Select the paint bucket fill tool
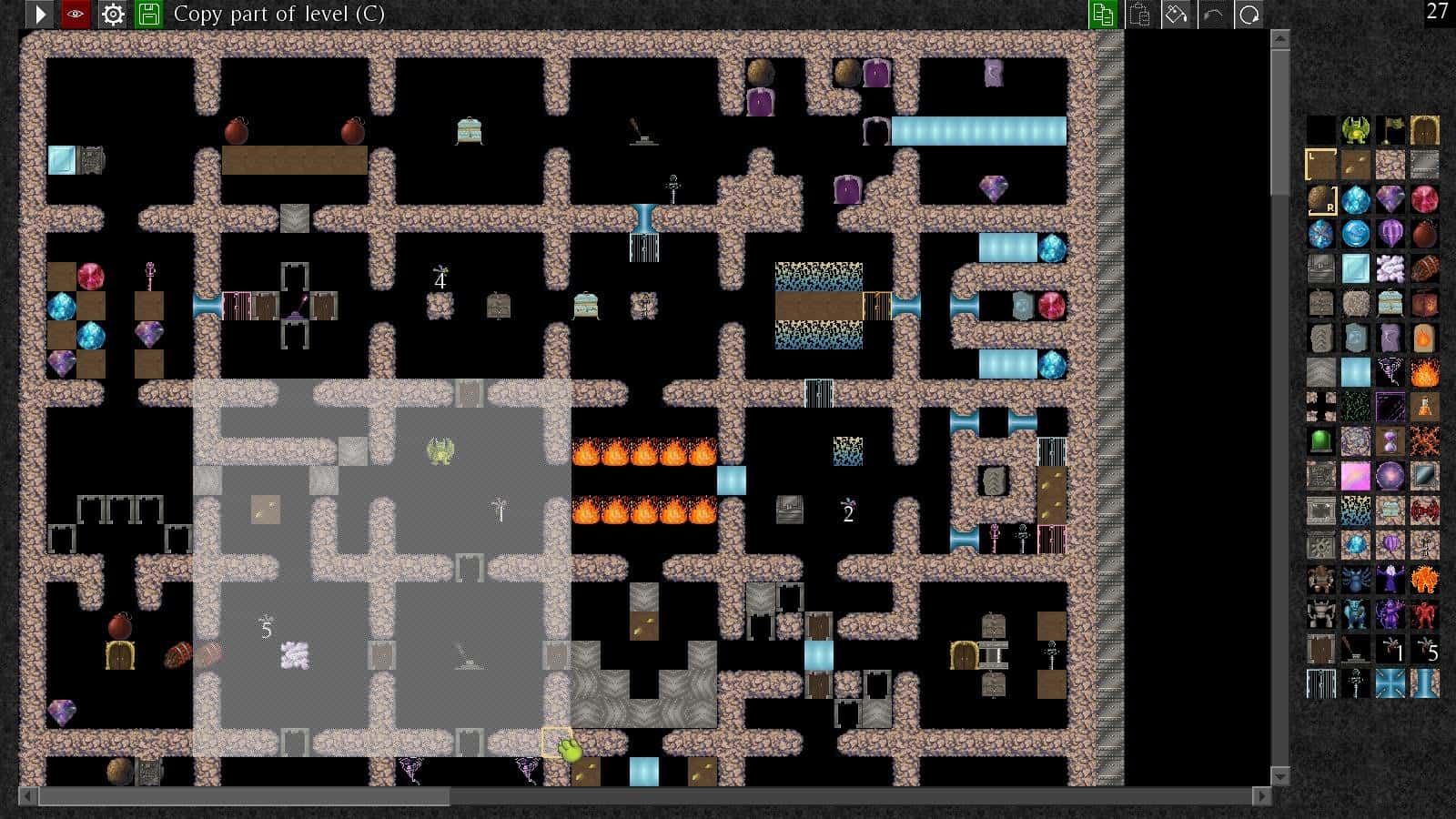 click(1177, 14)
